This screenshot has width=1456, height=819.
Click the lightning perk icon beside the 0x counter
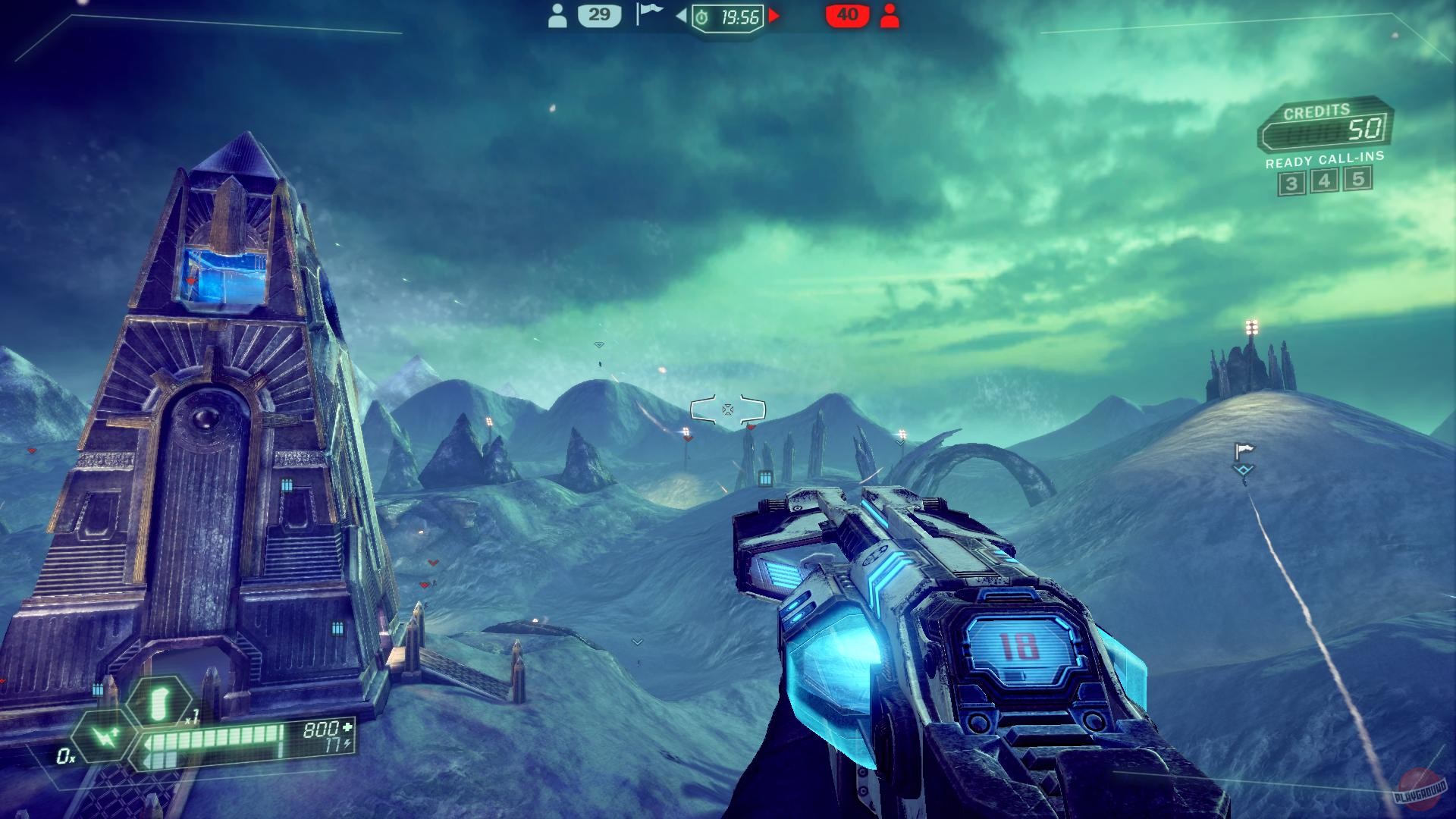106,734
